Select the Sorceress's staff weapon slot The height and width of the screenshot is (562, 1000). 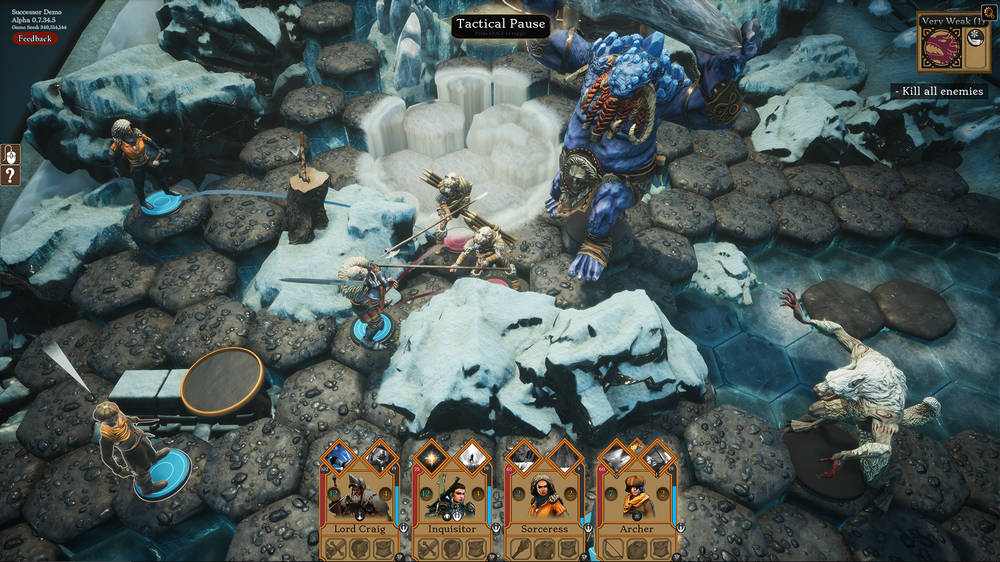point(521,549)
